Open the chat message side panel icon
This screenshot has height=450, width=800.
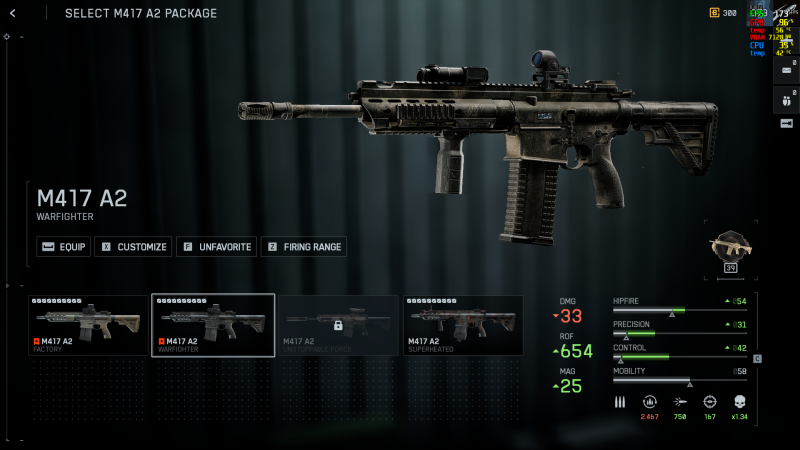(786, 72)
